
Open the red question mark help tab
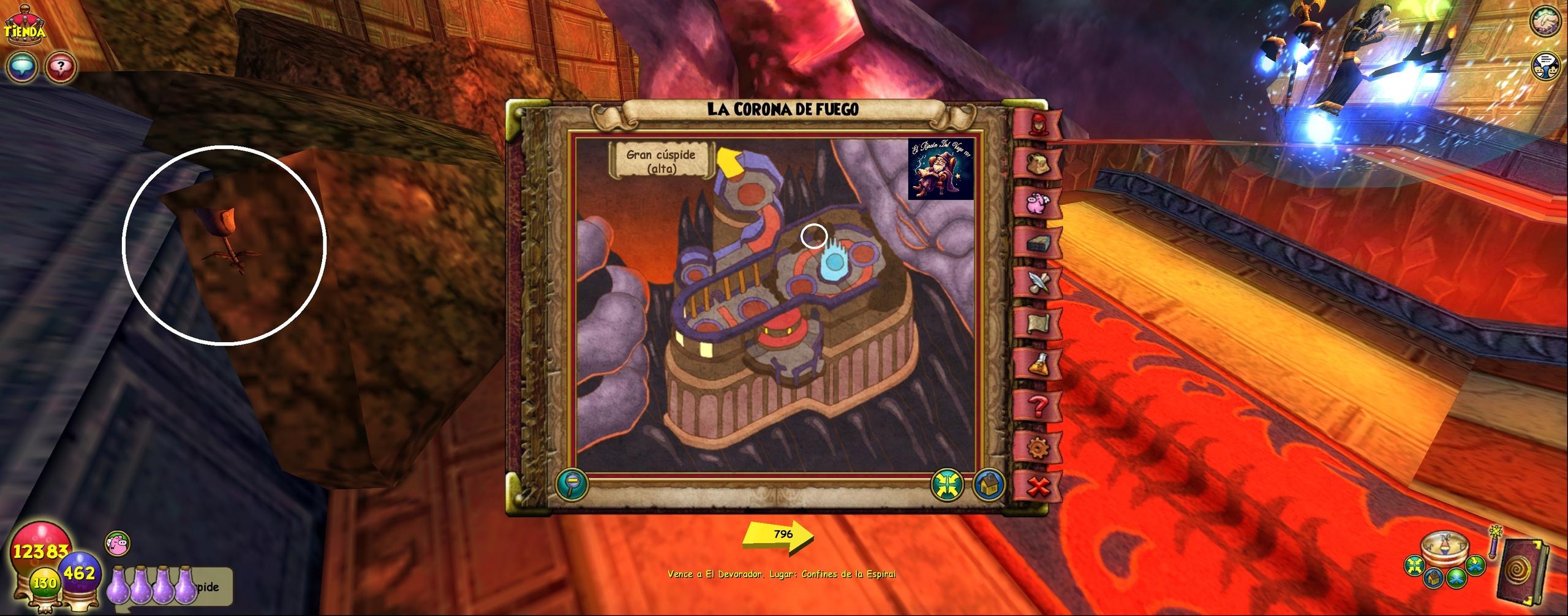point(1038,405)
